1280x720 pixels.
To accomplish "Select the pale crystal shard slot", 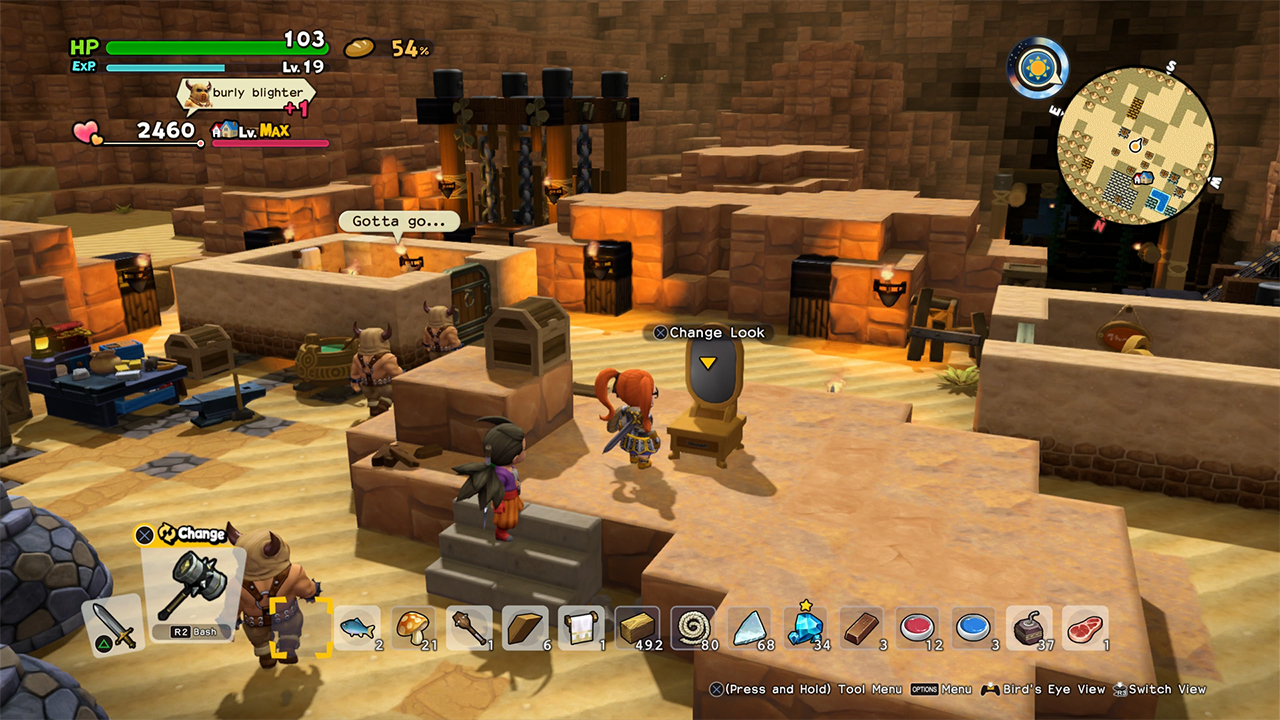I will (x=749, y=628).
